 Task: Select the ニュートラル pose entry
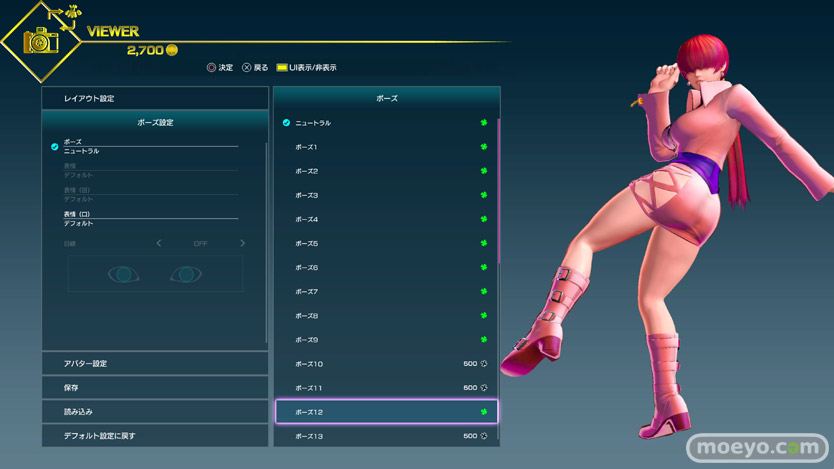[386, 123]
